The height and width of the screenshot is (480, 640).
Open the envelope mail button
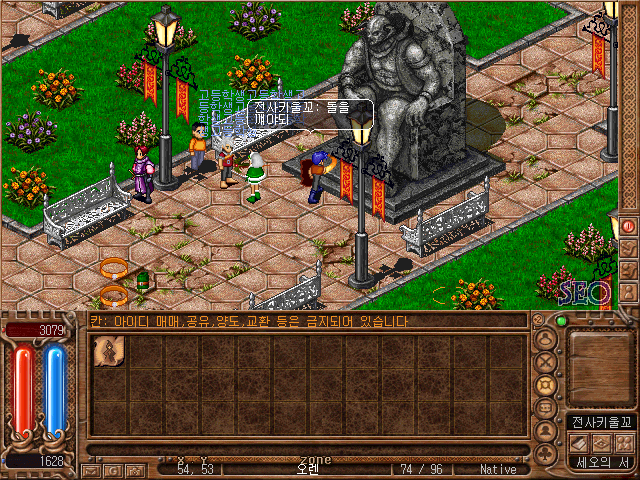pyautogui.click(x=91, y=469)
